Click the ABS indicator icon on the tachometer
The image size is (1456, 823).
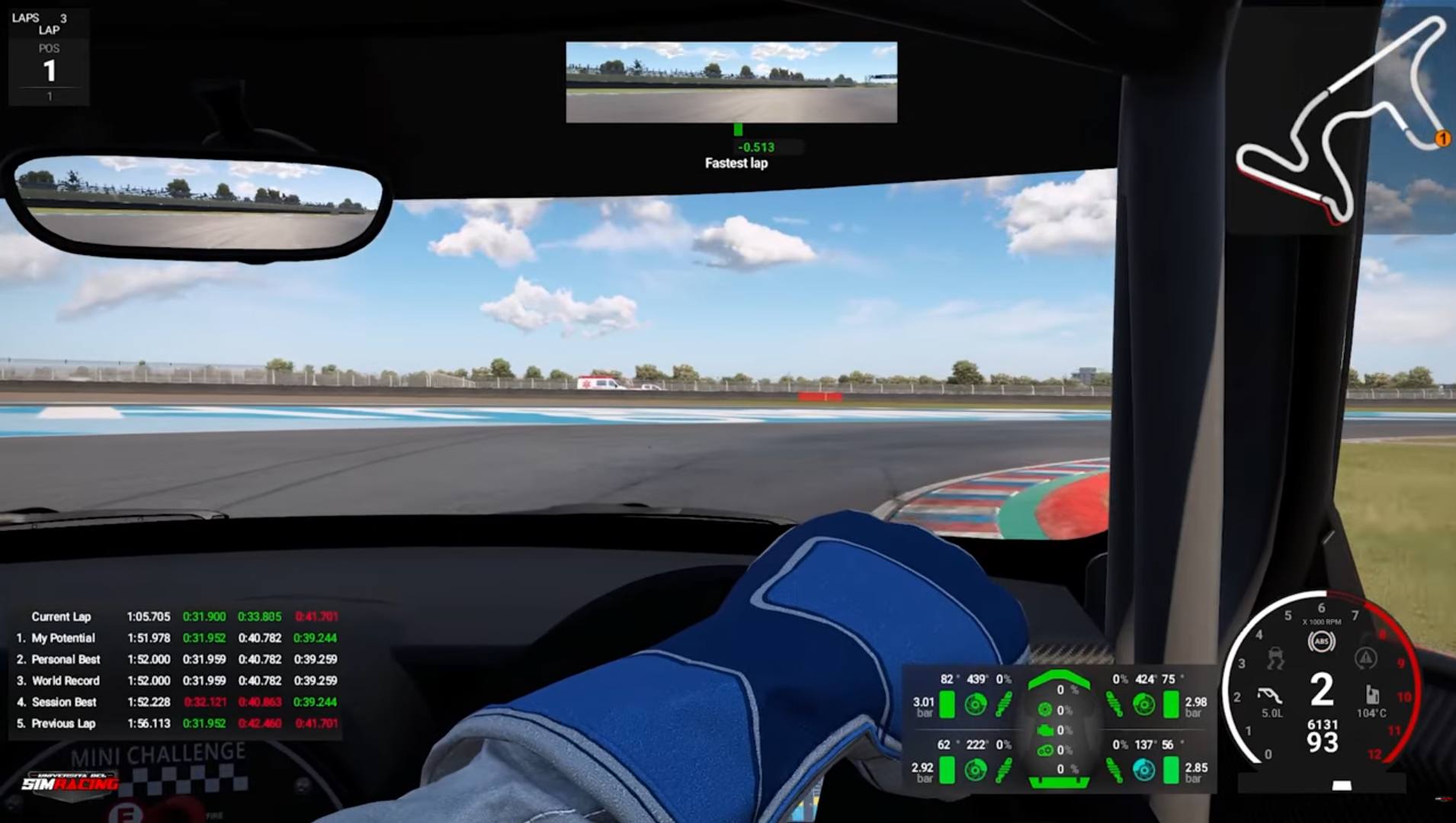click(x=1322, y=641)
